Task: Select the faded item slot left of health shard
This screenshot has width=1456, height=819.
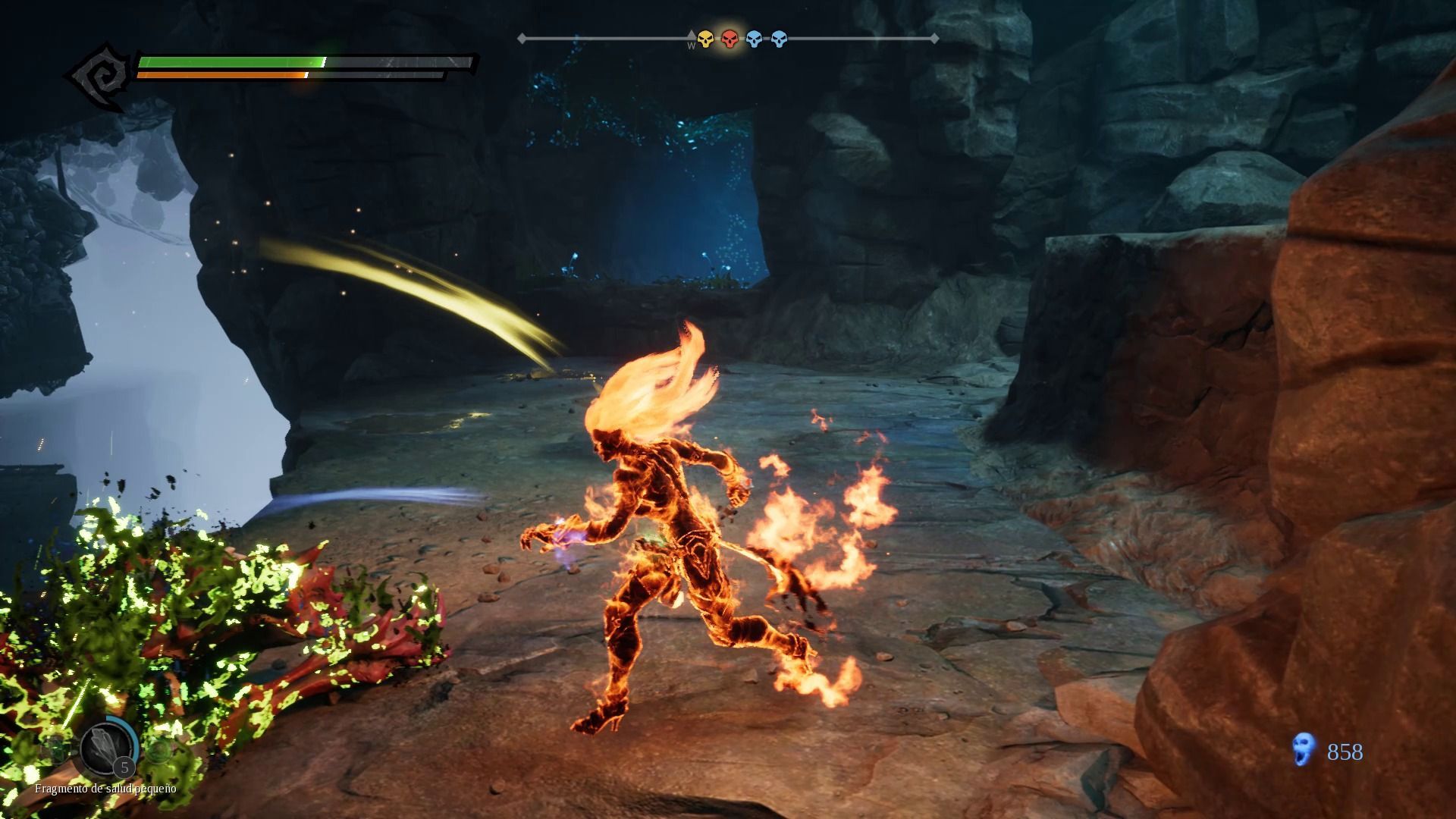Action: coord(55,750)
